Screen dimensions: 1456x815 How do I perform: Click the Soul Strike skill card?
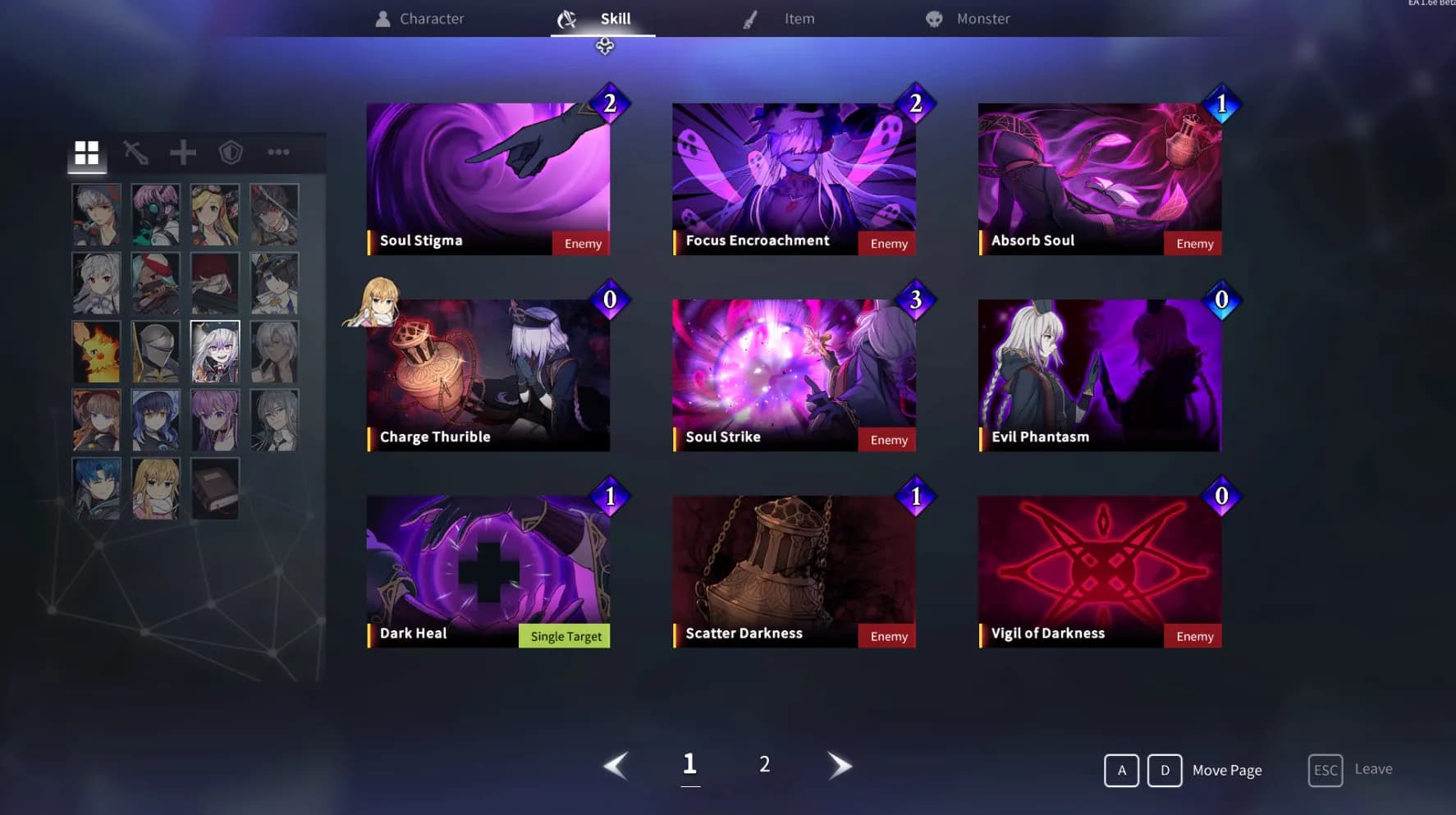coord(794,375)
